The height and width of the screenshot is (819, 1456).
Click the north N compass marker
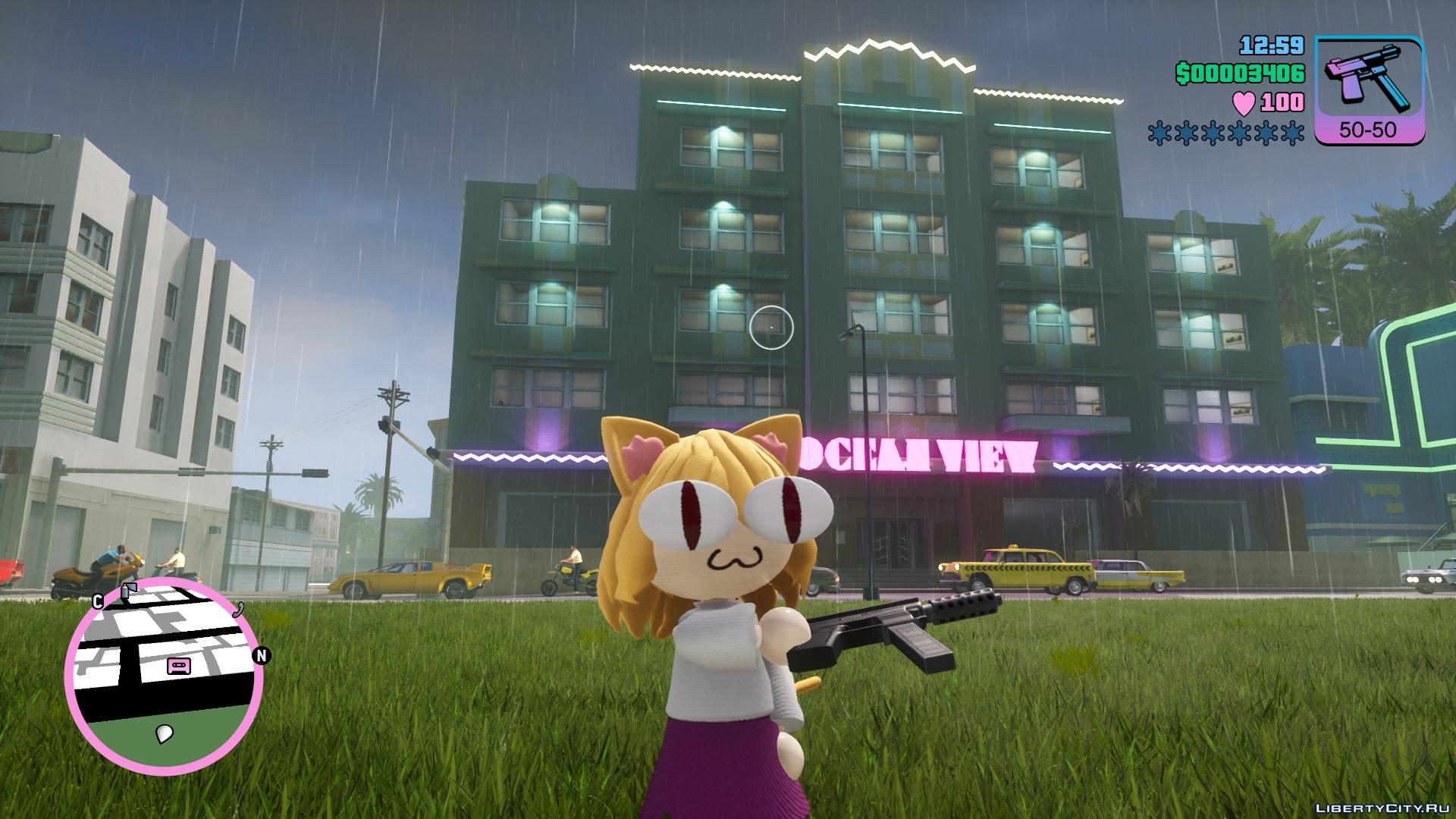262,655
